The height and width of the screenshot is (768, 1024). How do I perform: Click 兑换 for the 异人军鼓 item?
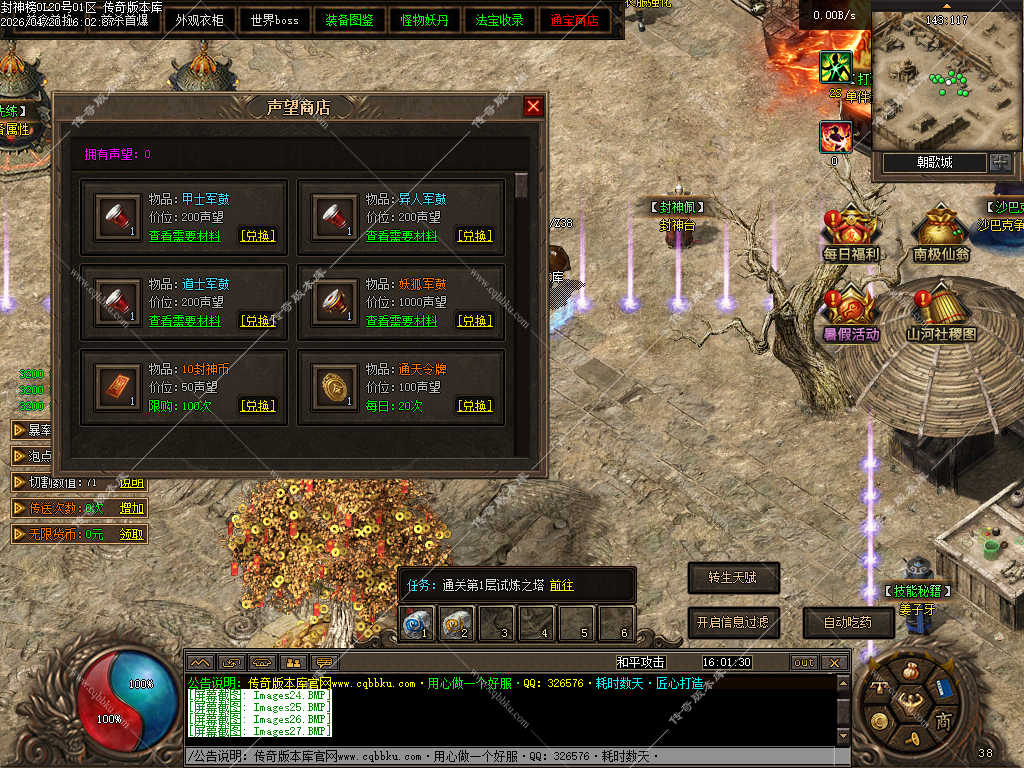[x=475, y=237]
